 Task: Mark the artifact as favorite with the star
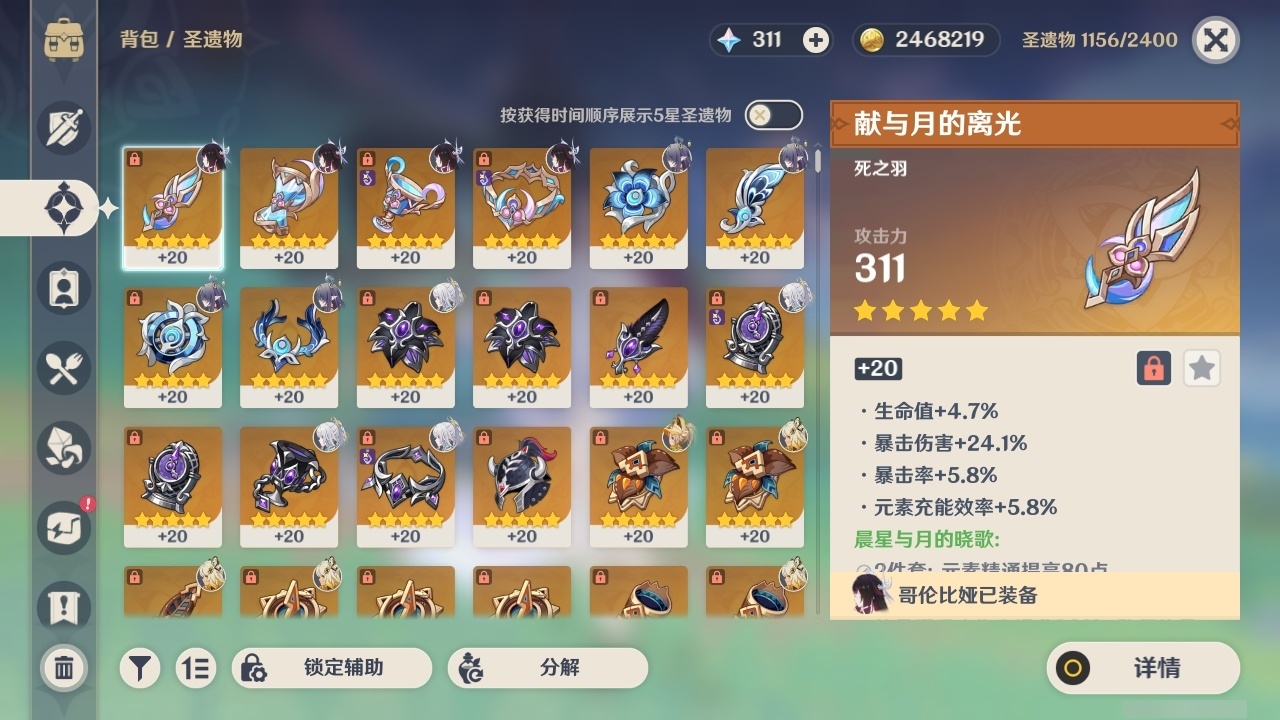tap(1201, 368)
